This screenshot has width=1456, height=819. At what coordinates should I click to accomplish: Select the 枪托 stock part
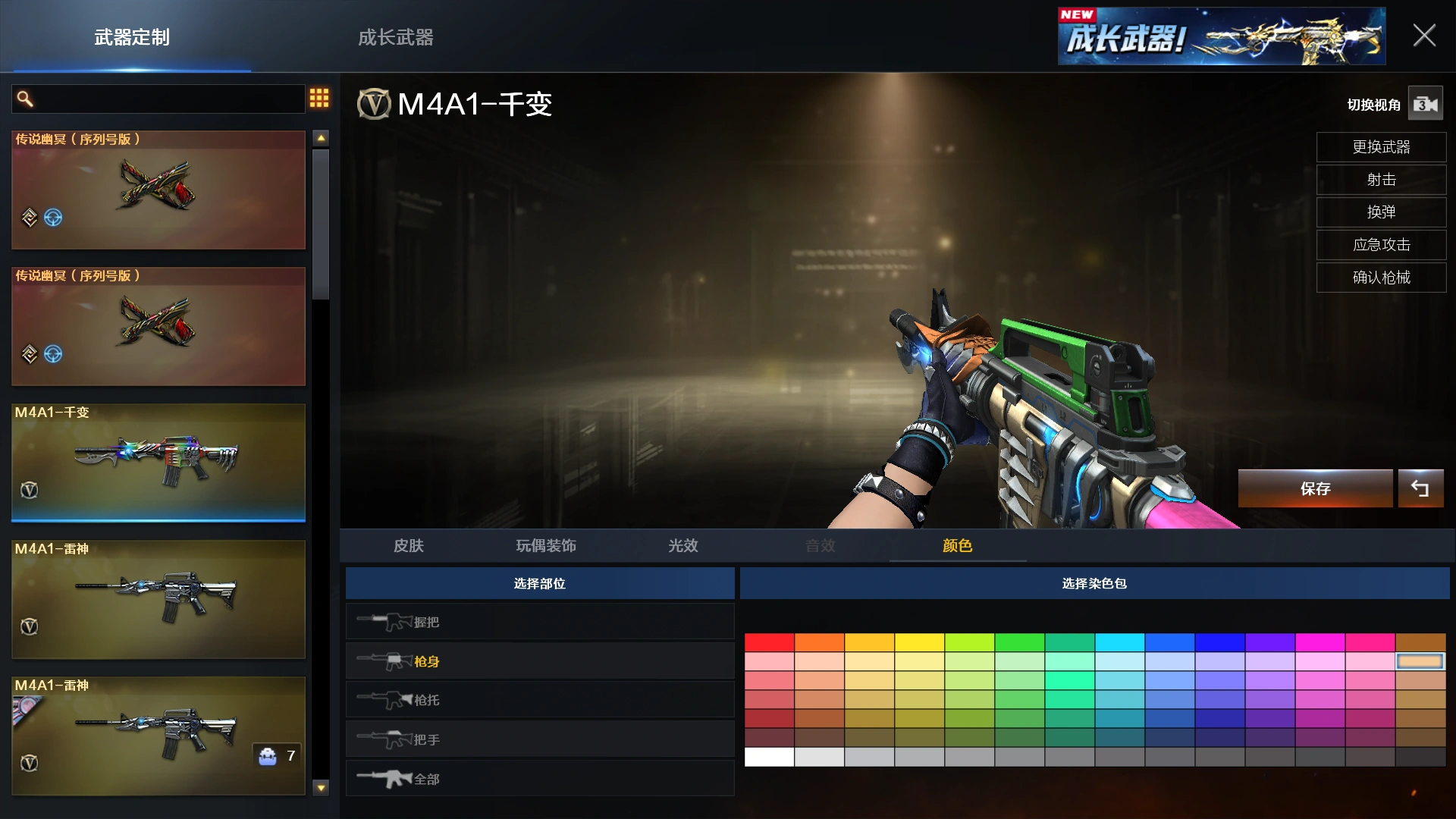pyautogui.click(x=539, y=699)
